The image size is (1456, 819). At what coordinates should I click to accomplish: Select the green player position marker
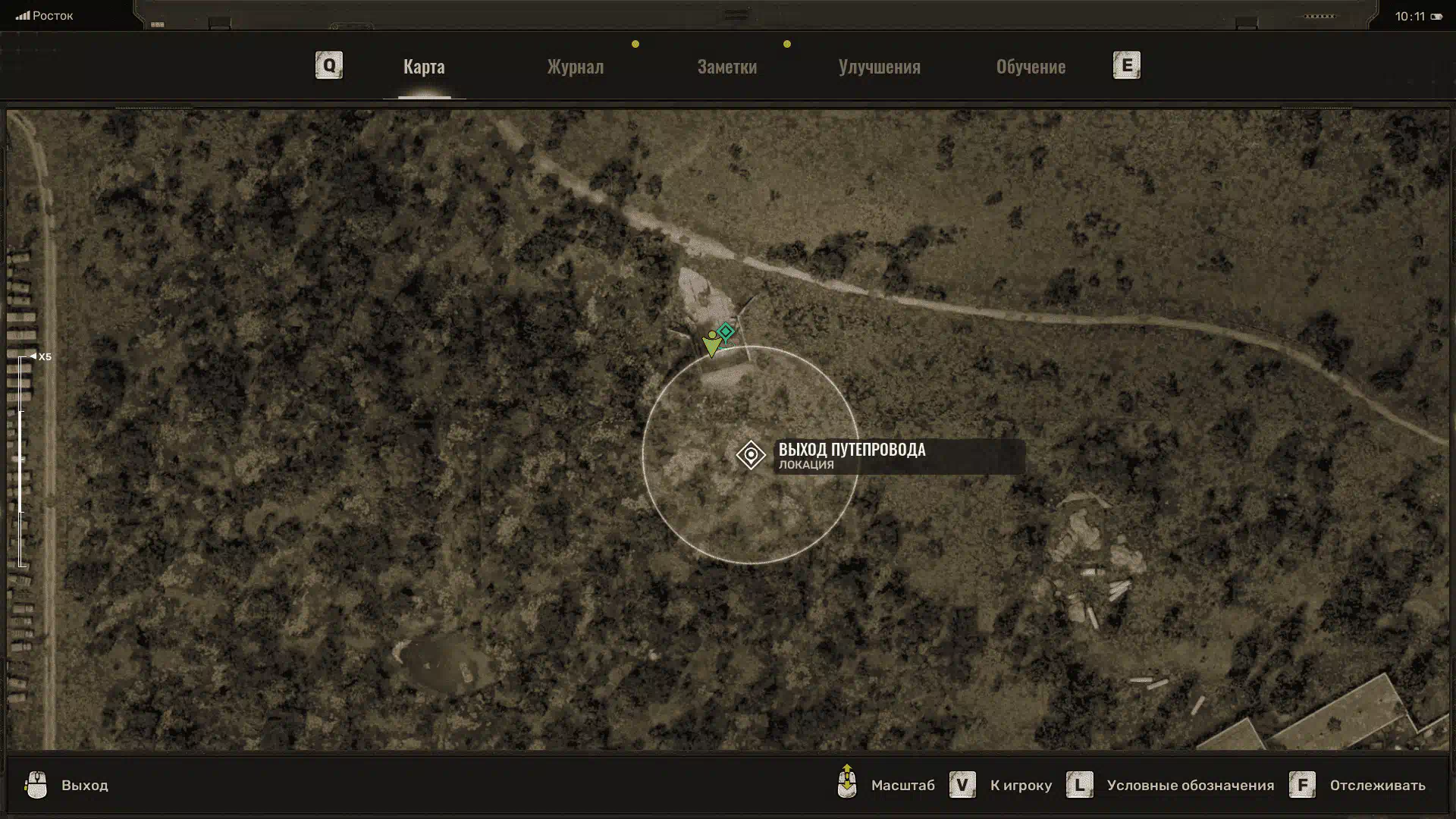tap(711, 345)
